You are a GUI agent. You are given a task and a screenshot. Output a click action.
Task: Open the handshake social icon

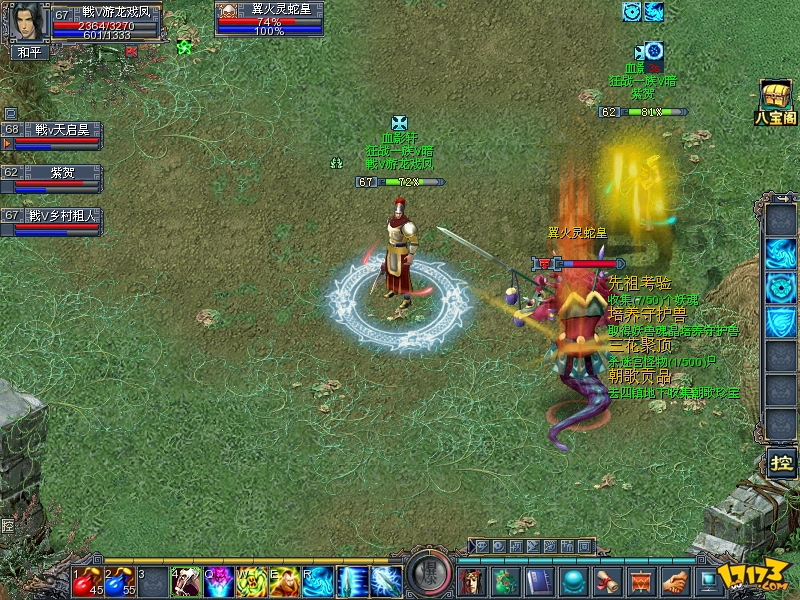677,580
